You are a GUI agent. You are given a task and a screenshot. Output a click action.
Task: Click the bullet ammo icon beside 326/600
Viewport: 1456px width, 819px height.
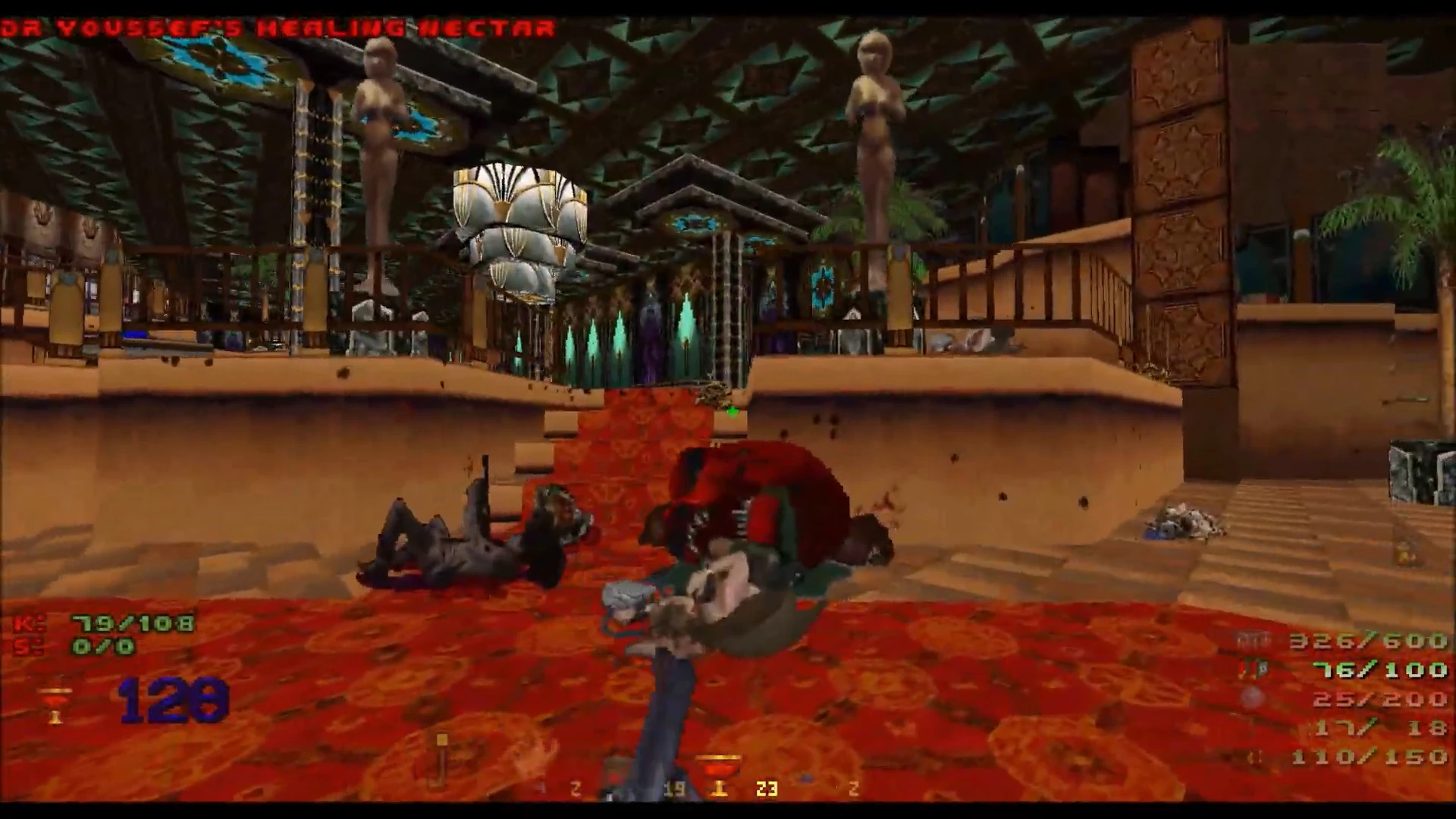pyautogui.click(x=1253, y=639)
